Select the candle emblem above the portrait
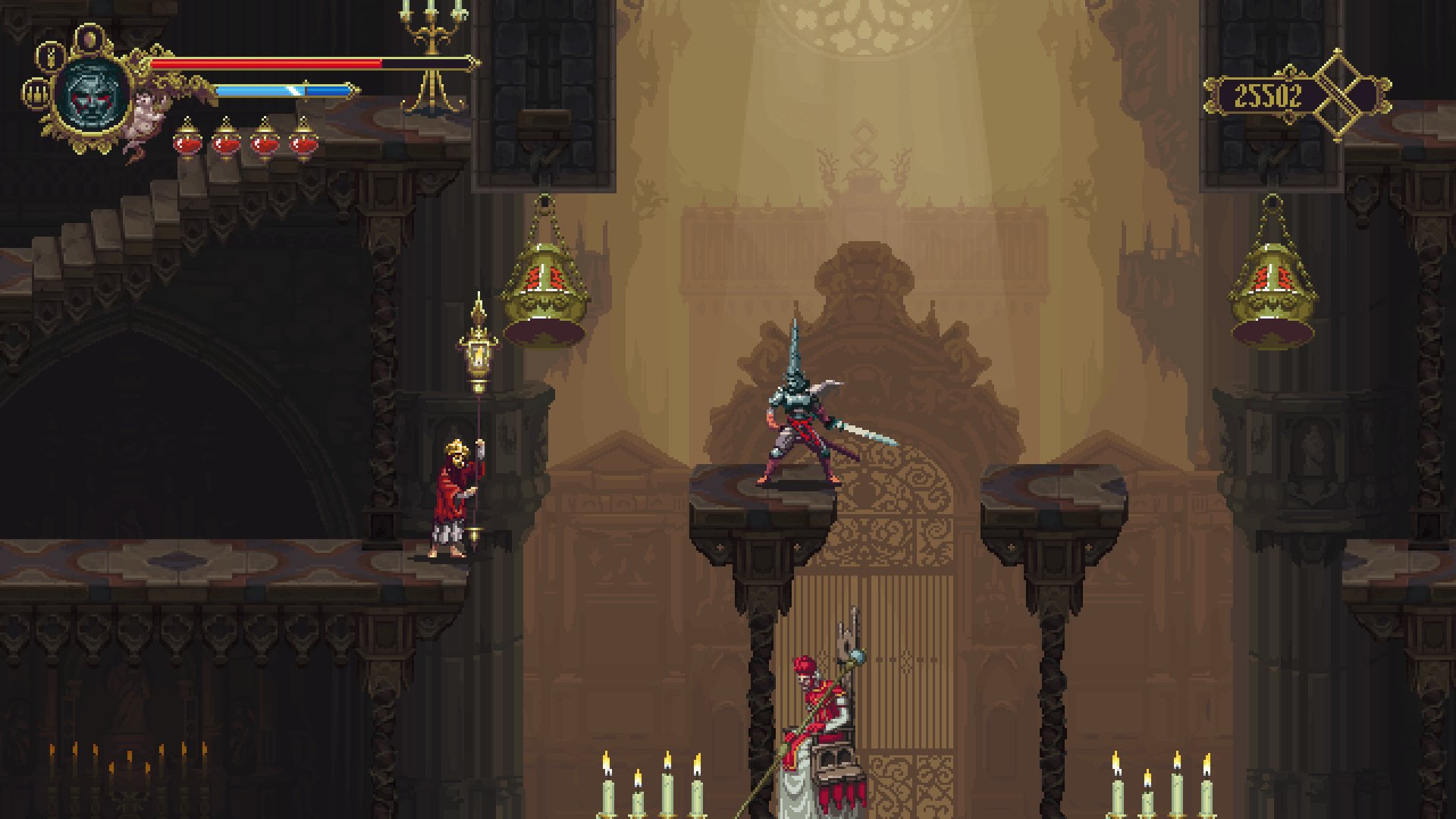Image resolution: width=1456 pixels, height=819 pixels. 91,38
